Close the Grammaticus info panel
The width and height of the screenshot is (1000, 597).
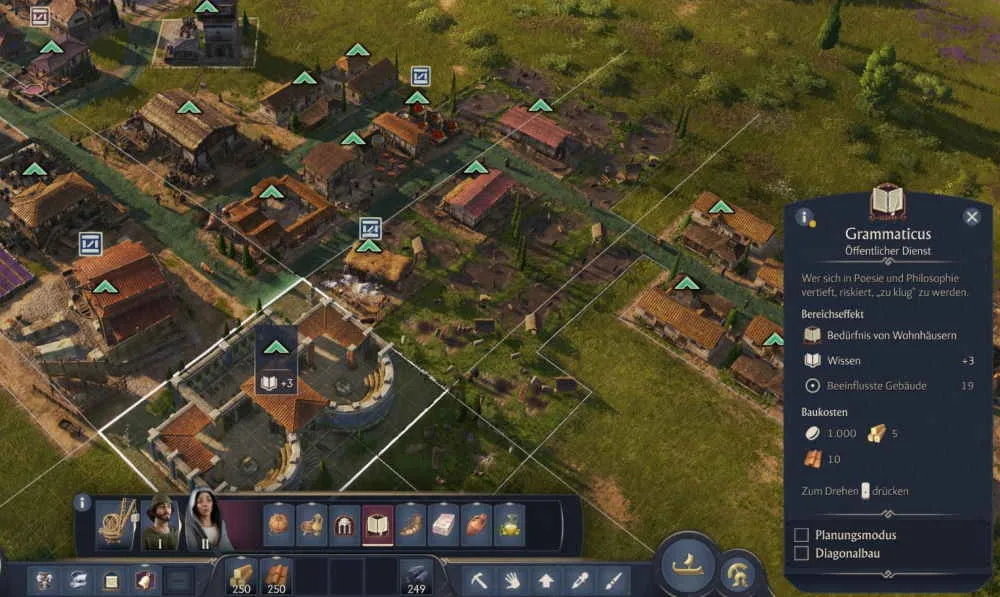tap(971, 217)
